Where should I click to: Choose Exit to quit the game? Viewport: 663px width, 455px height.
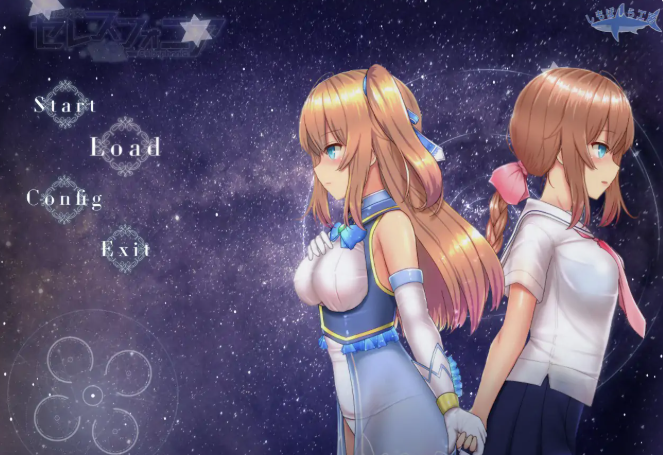tap(126, 249)
